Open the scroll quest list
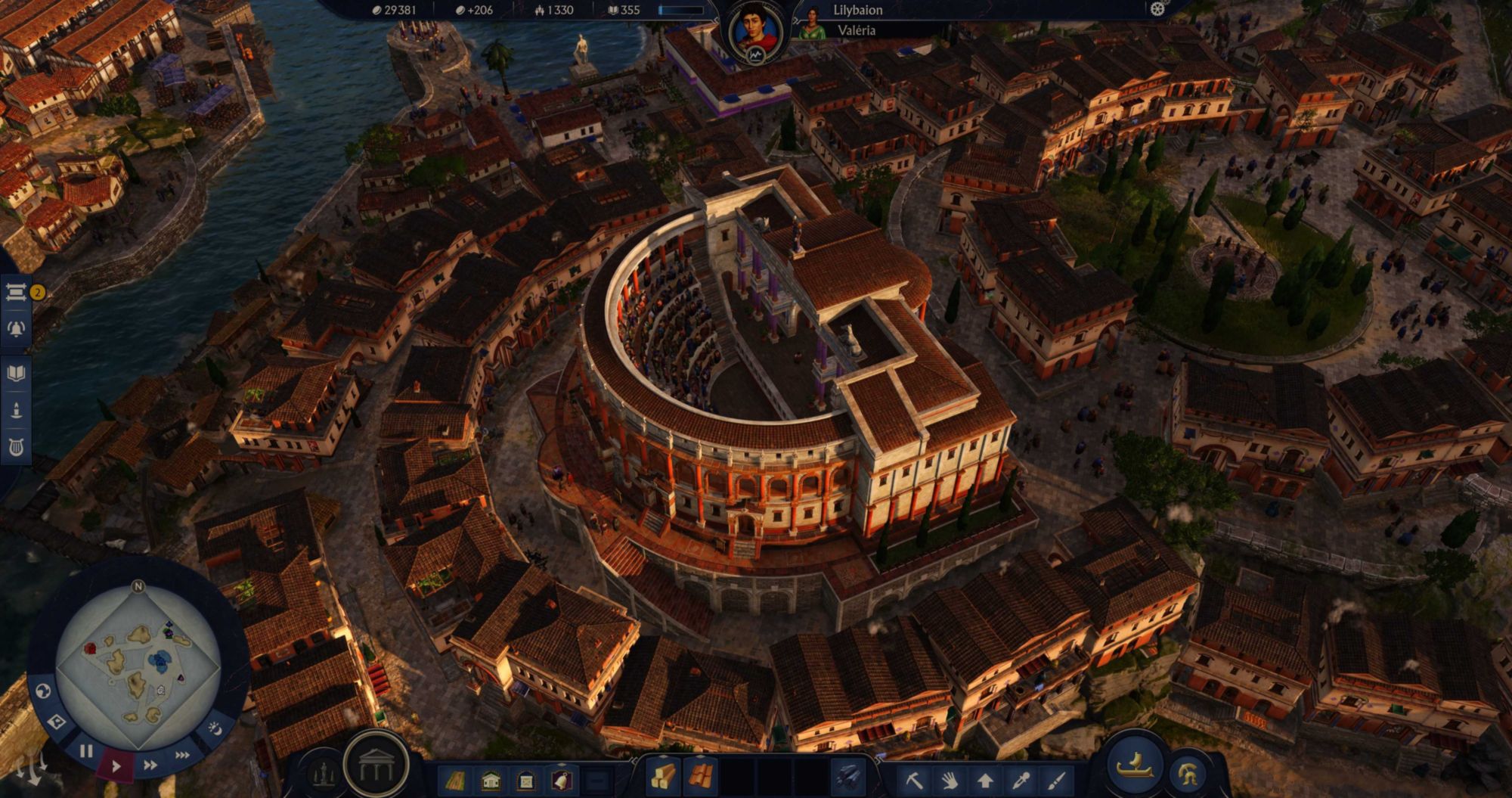1512x798 pixels. (x=17, y=292)
